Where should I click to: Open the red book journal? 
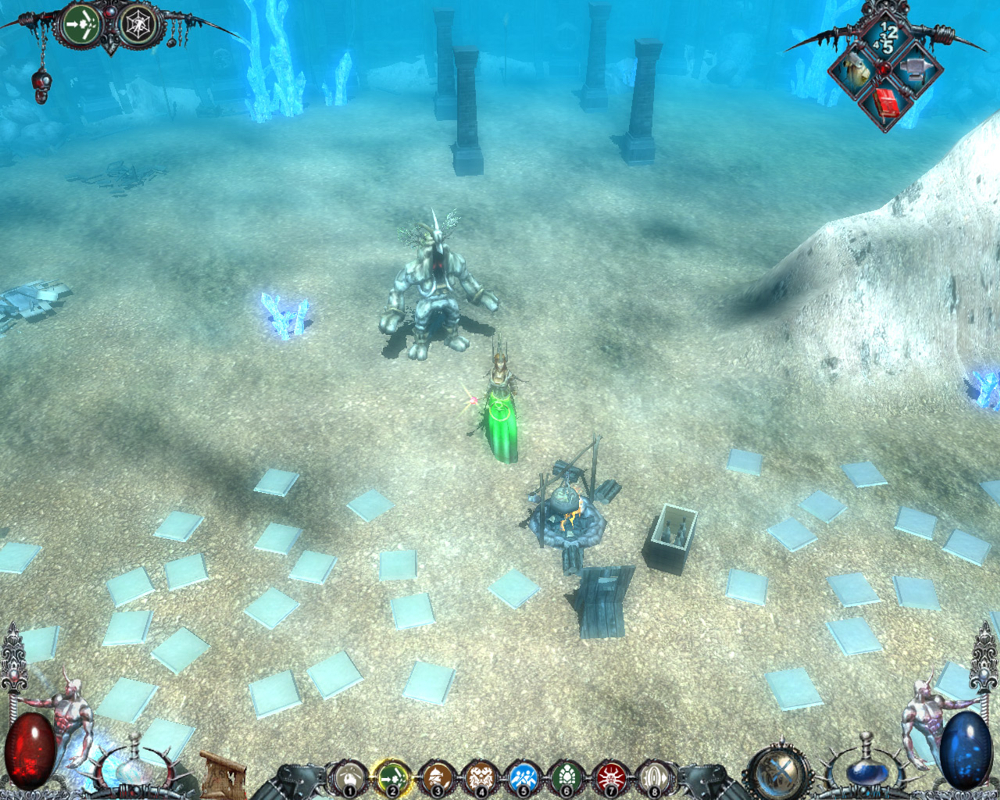(884, 101)
